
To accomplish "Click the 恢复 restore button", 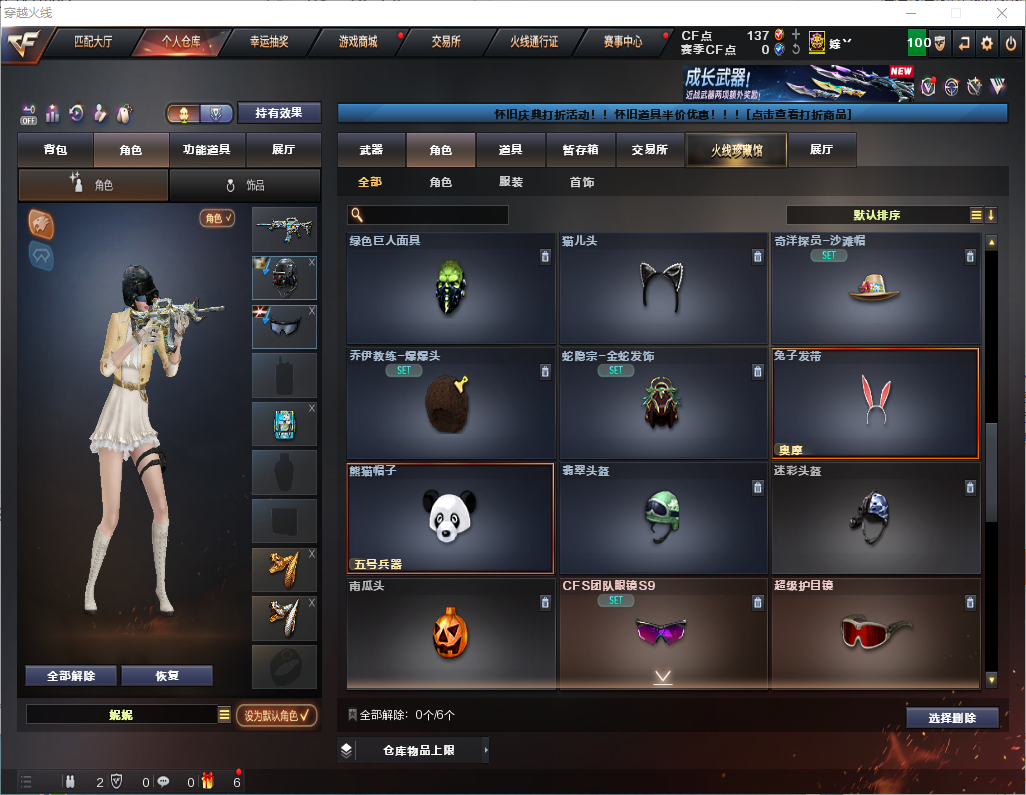I will [x=167, y=676].
